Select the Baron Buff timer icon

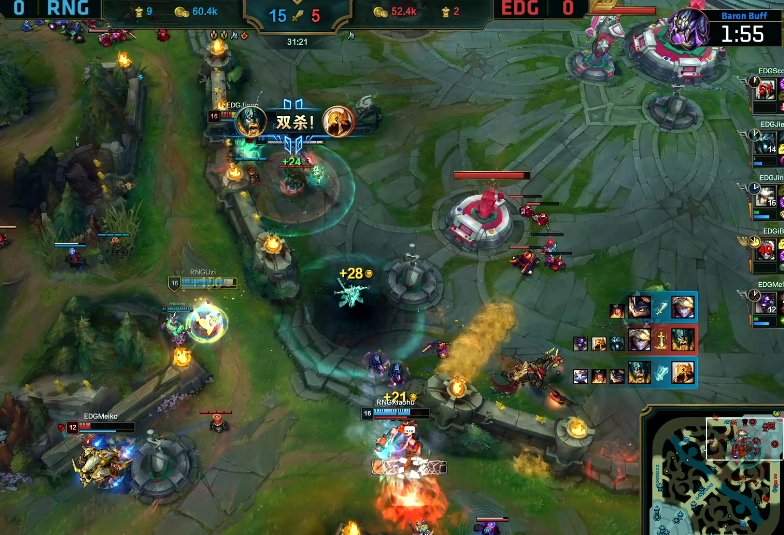coord(689,27)
